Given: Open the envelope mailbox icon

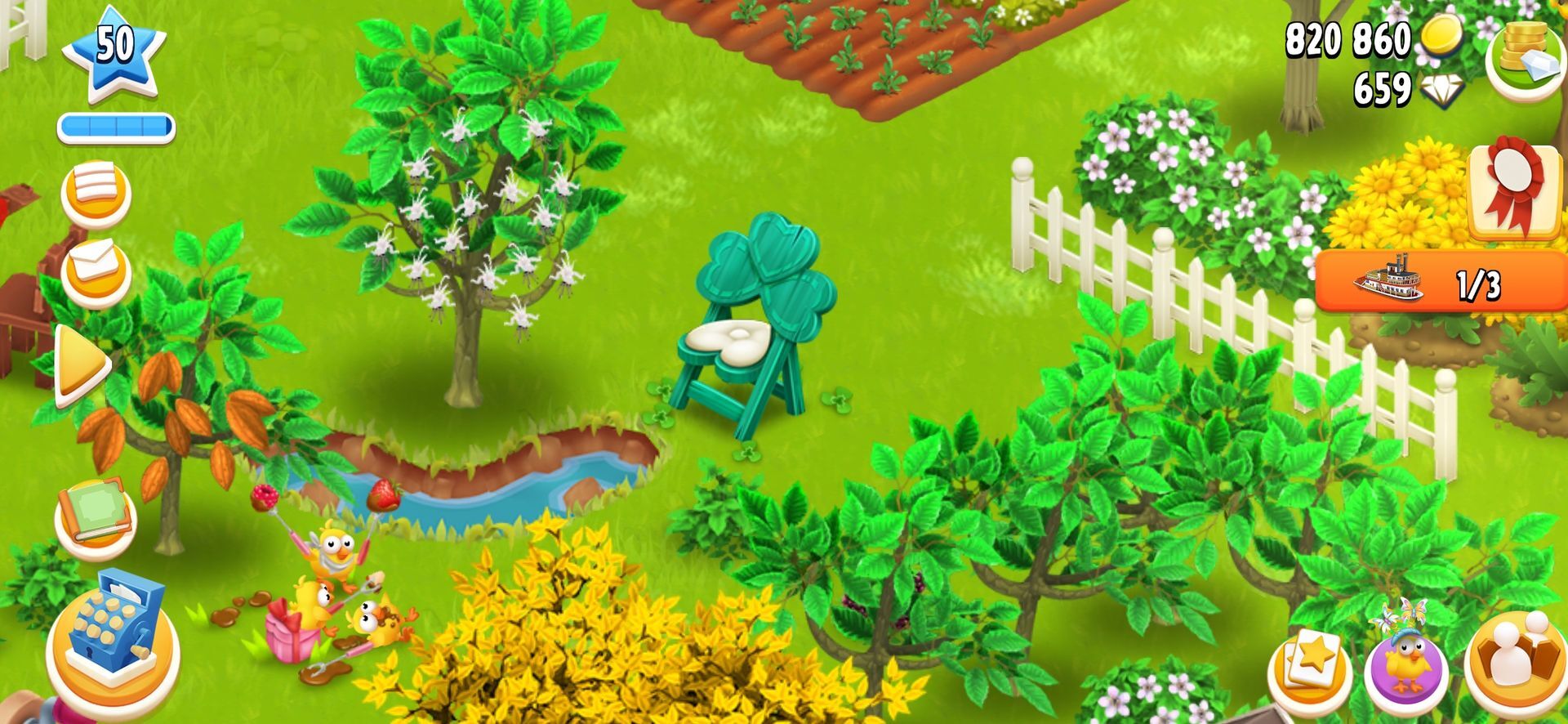Looking at the screenshot, I should coord(96,270).
